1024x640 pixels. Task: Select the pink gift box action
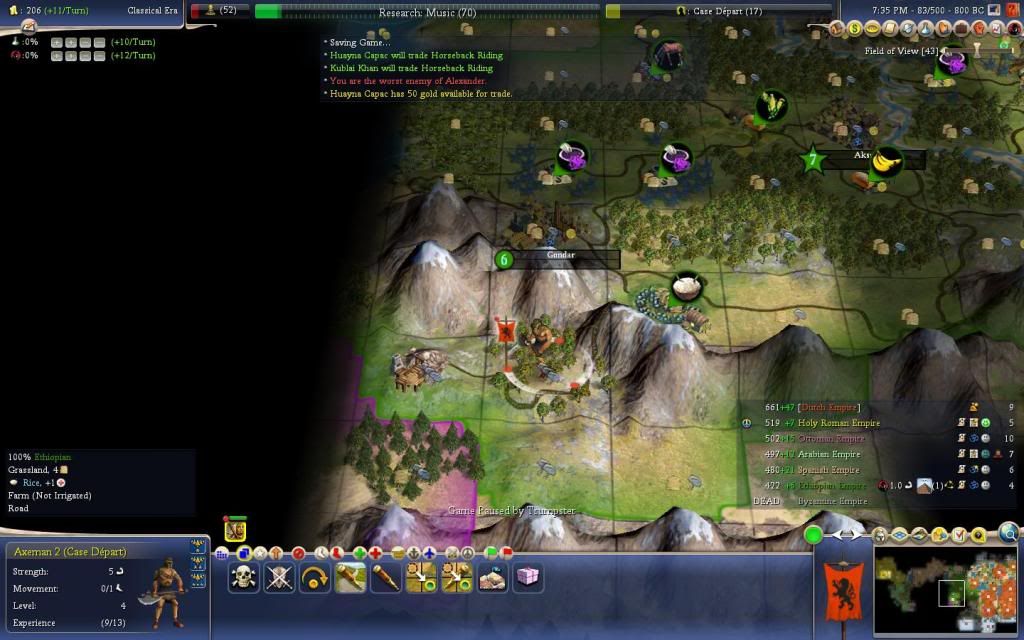pos(527,577)
